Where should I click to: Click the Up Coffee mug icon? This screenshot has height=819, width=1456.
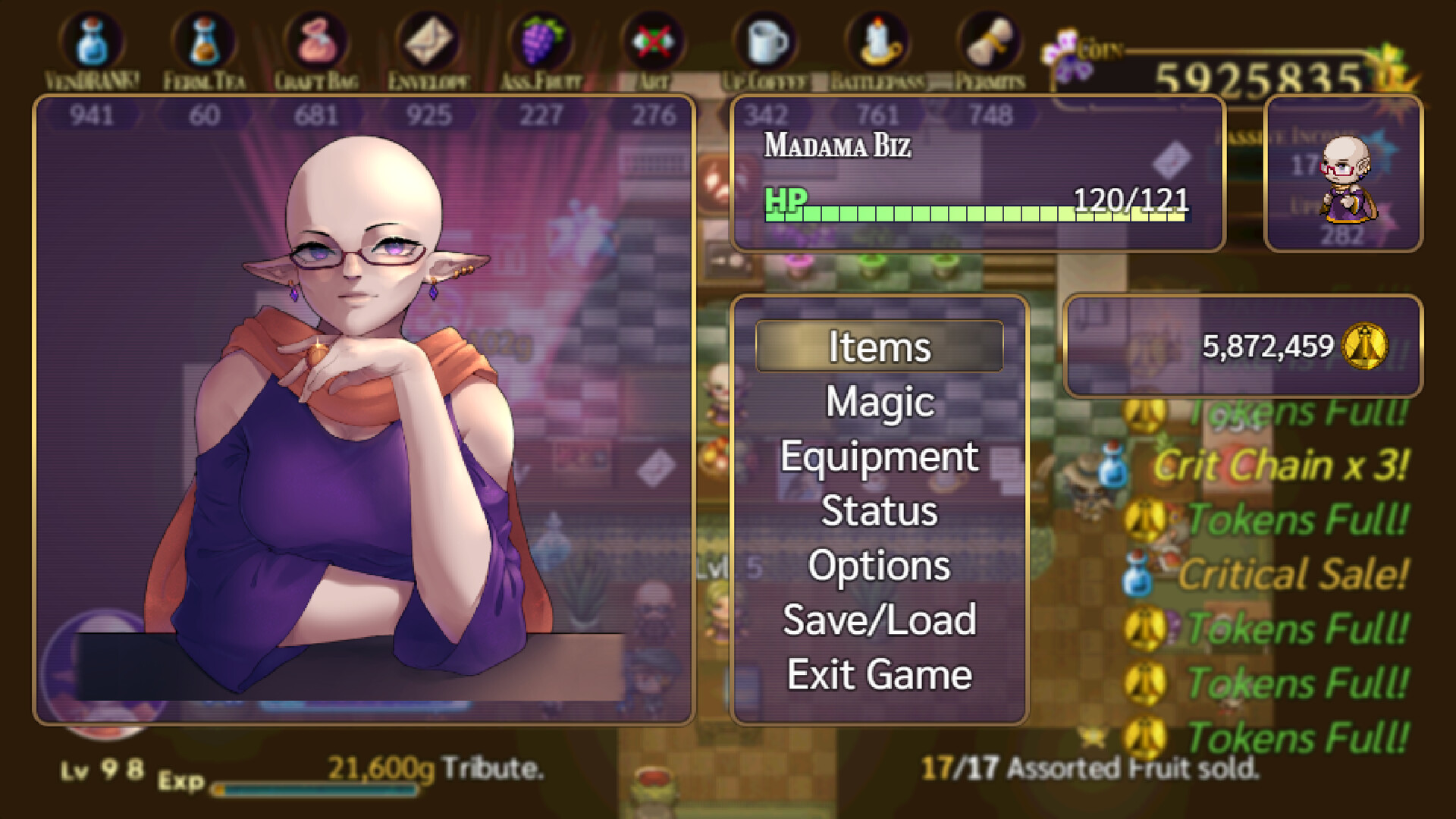tap(766, 38)
